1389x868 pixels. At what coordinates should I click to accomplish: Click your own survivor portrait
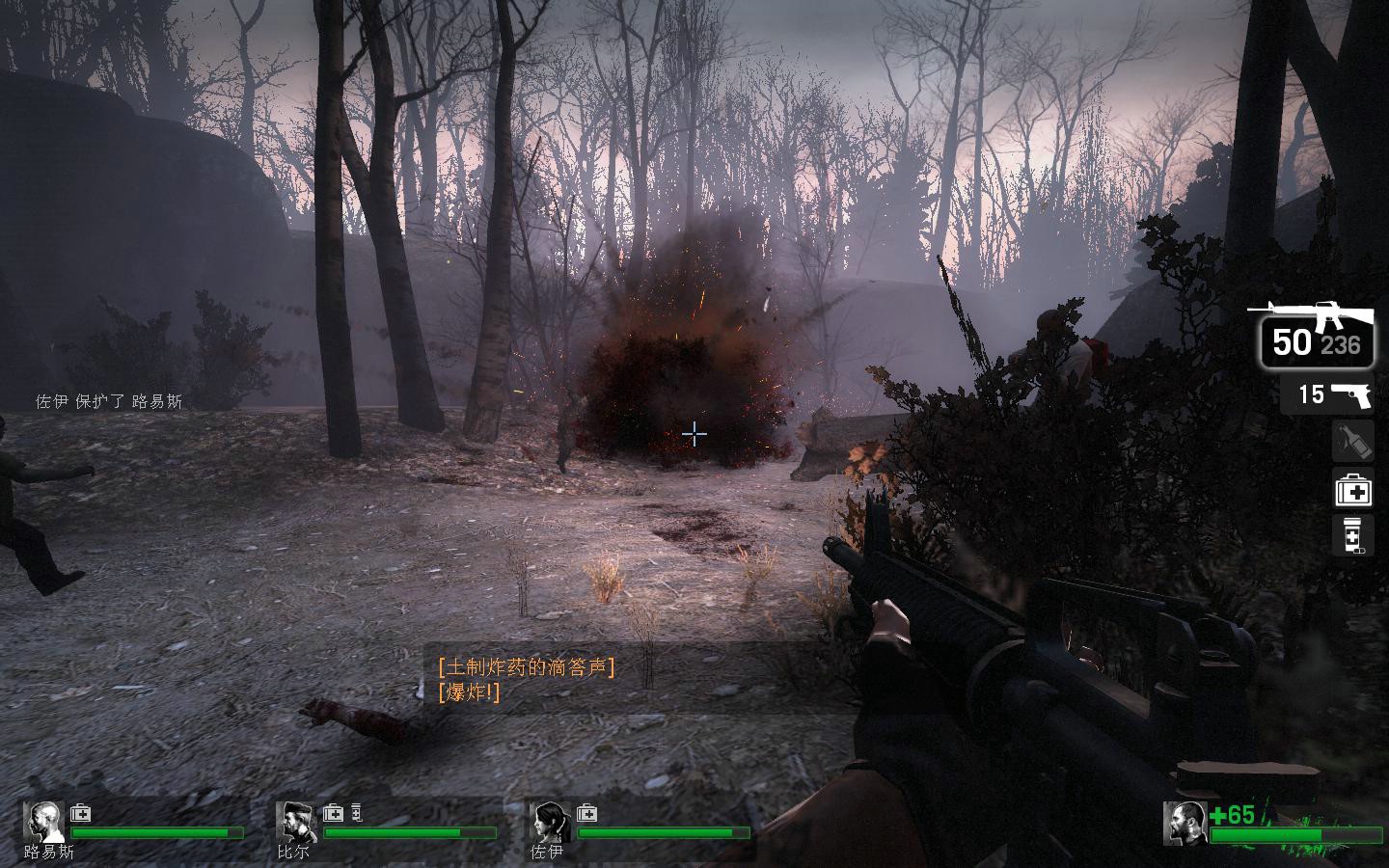pos(1185,823)
